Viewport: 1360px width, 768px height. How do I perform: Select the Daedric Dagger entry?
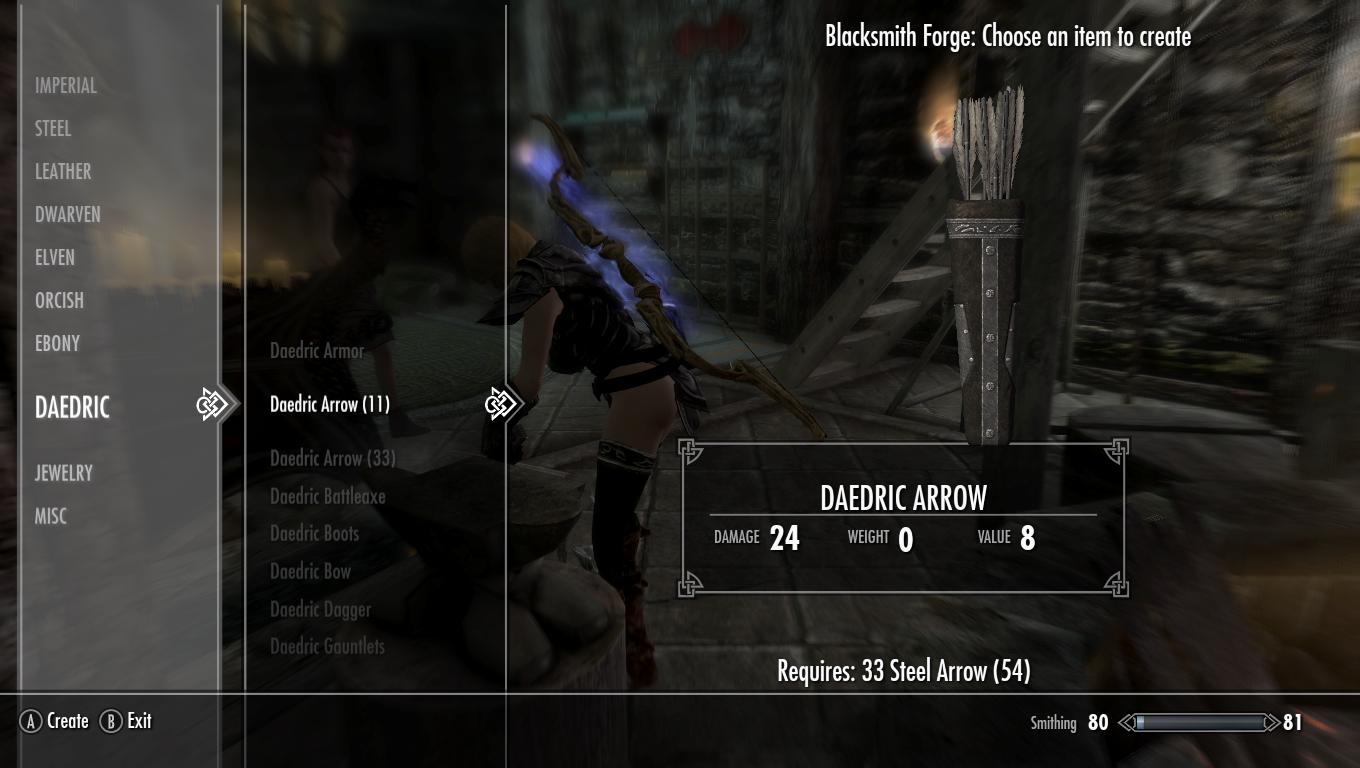coord(320,610)
